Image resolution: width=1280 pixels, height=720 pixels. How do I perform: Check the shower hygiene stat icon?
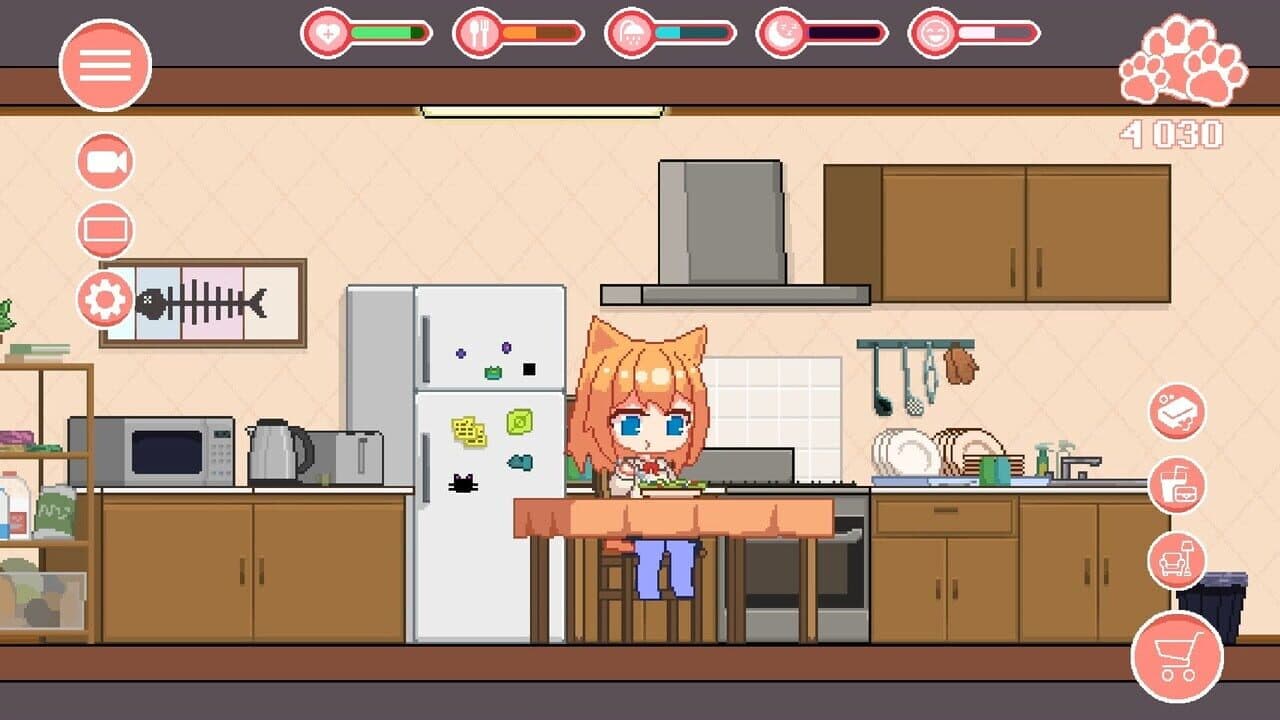(633, 31)
